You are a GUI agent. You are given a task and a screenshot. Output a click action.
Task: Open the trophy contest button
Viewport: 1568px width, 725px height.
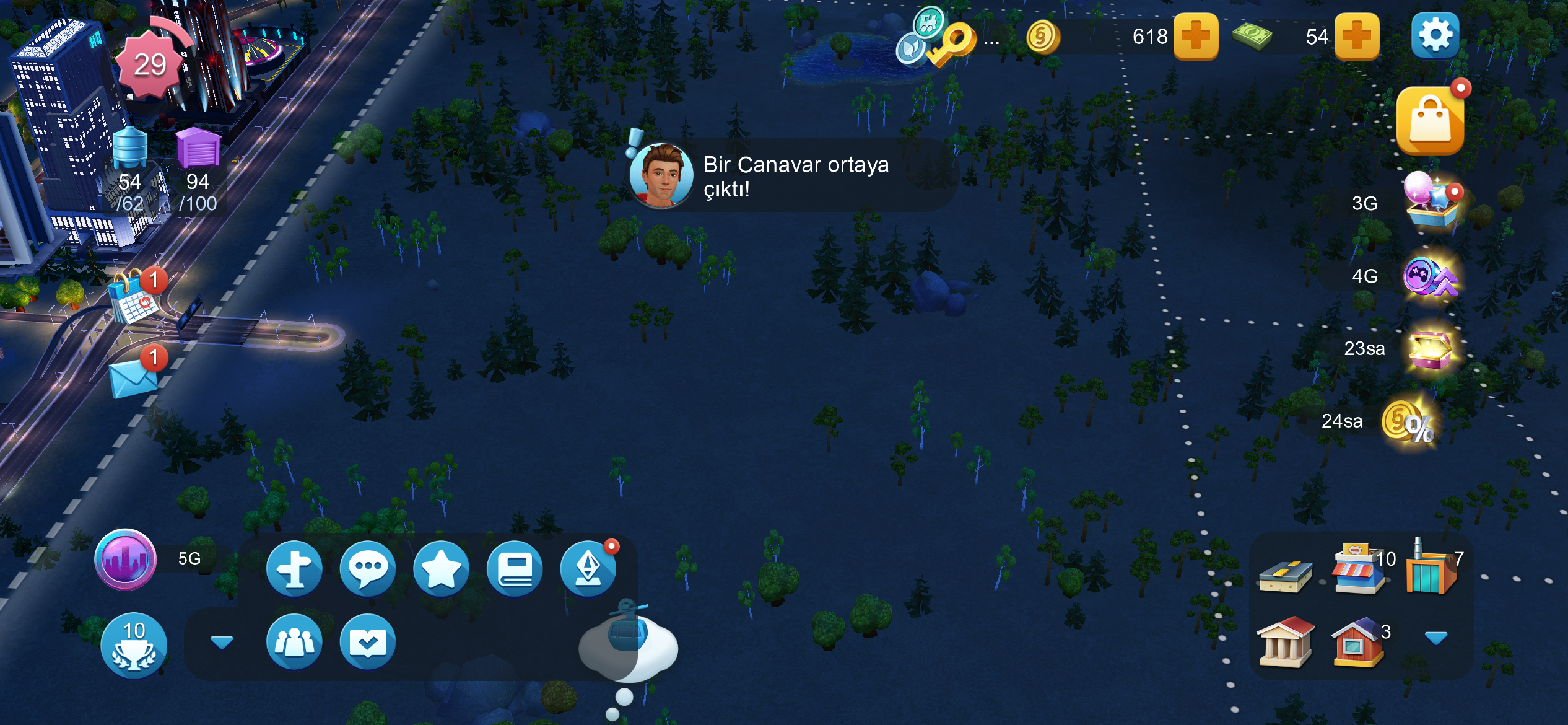pyautogui.click(x=134, y=645)
